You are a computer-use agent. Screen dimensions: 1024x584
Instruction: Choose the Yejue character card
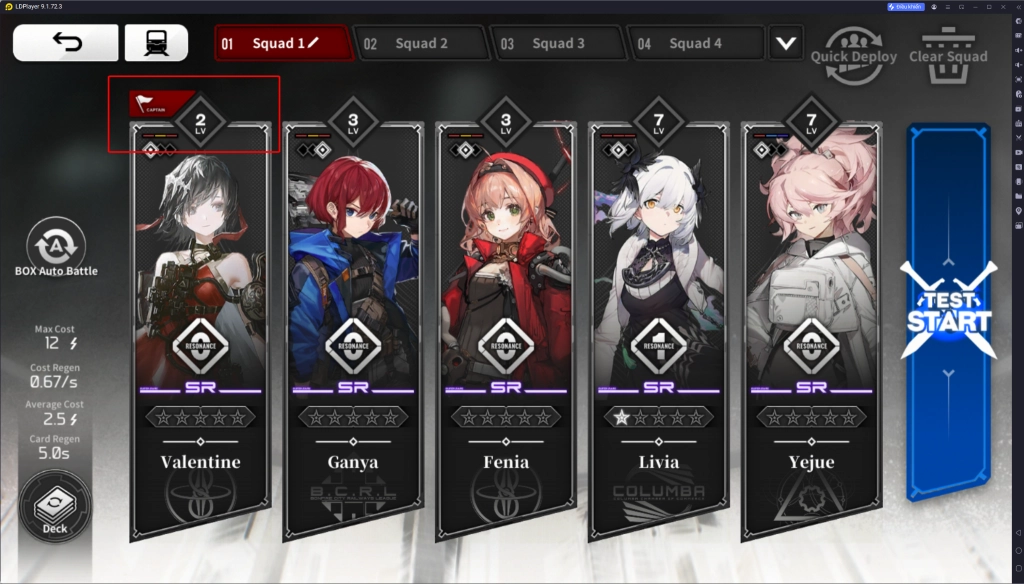[x=812, y=330]
